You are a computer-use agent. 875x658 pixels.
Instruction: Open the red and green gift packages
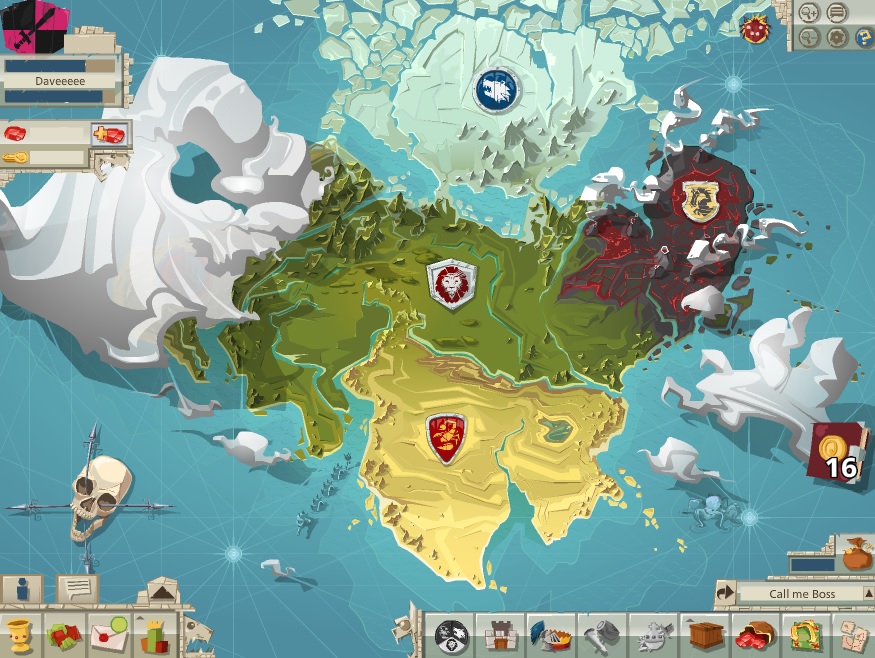[x=64, y=635]
